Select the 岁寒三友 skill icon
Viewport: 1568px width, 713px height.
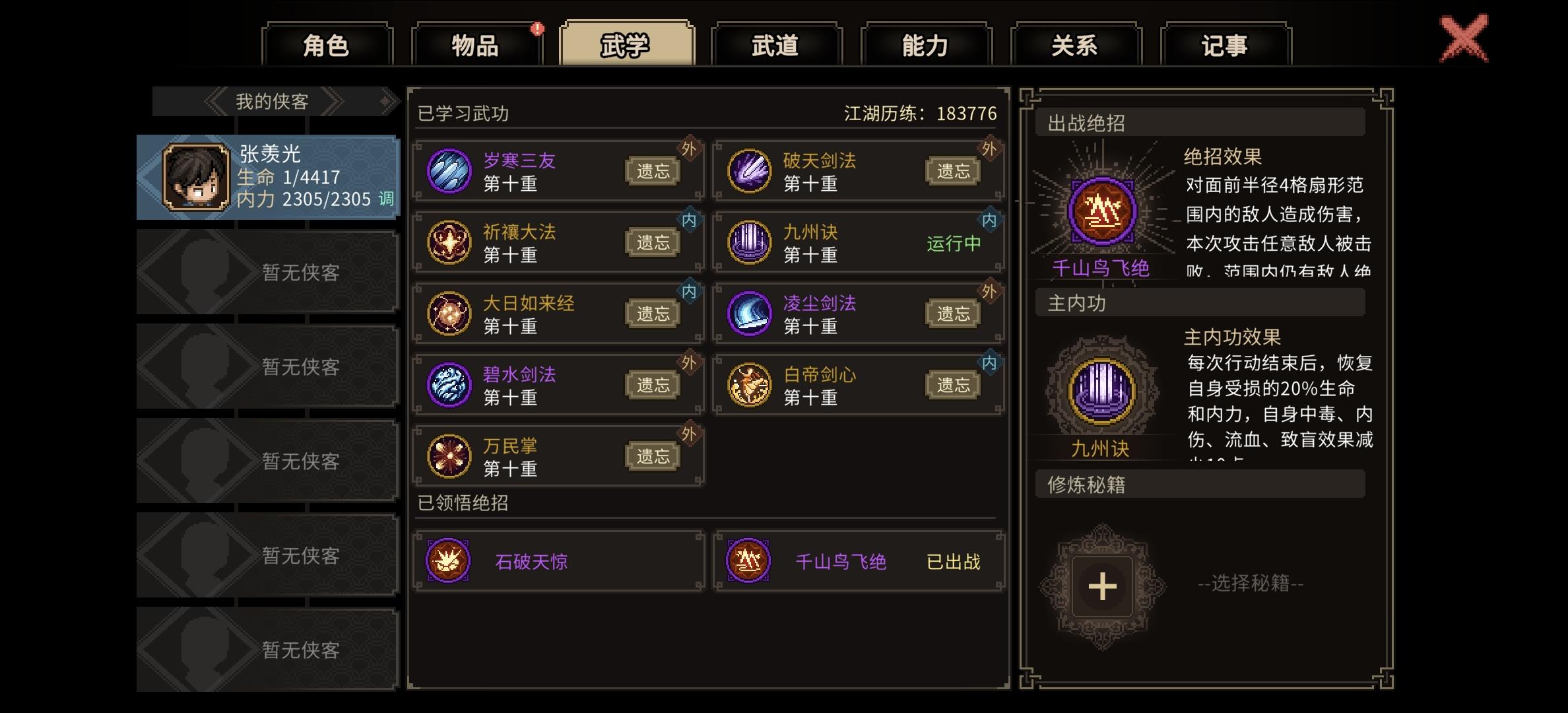click(450, 170)
